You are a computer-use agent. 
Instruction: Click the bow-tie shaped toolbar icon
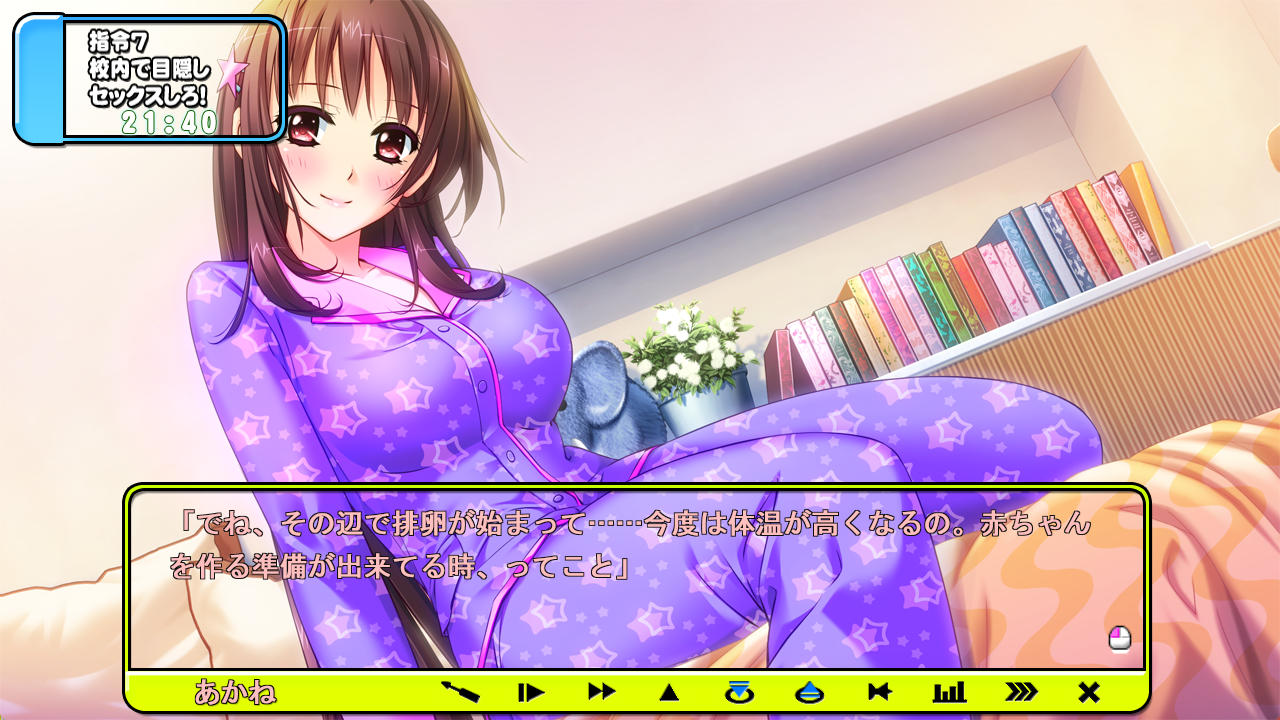pyautogui.click(x=879, y=691)
